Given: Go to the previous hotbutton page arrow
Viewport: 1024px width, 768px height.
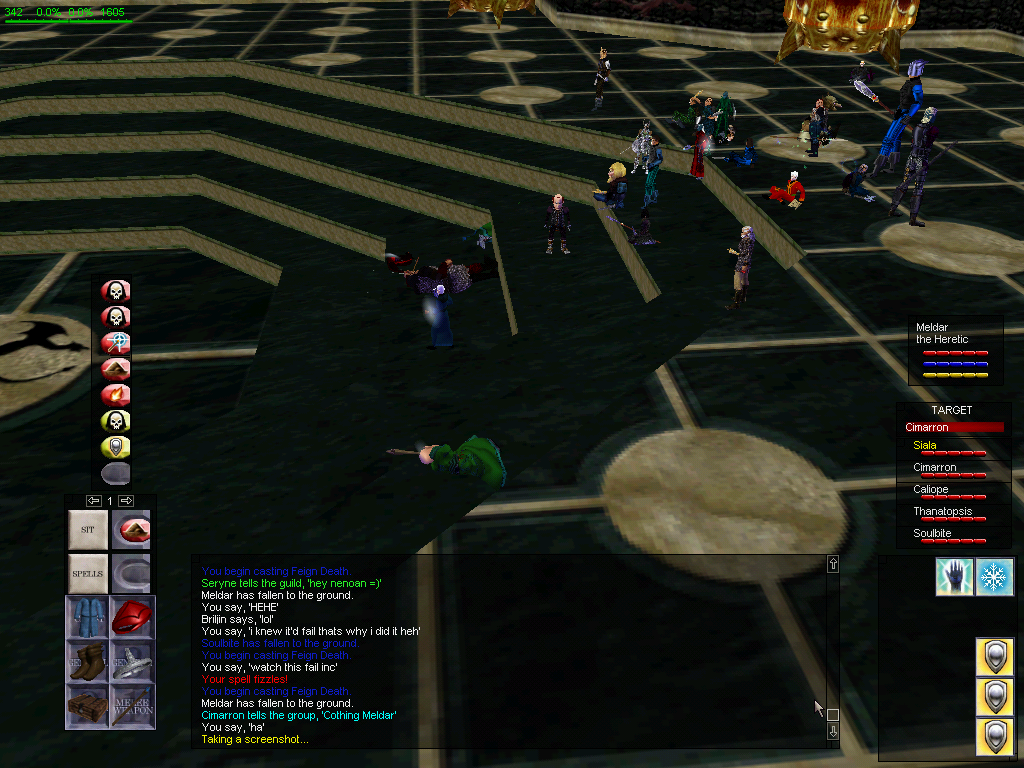Looking at the screenshot, I should (93, 500).
